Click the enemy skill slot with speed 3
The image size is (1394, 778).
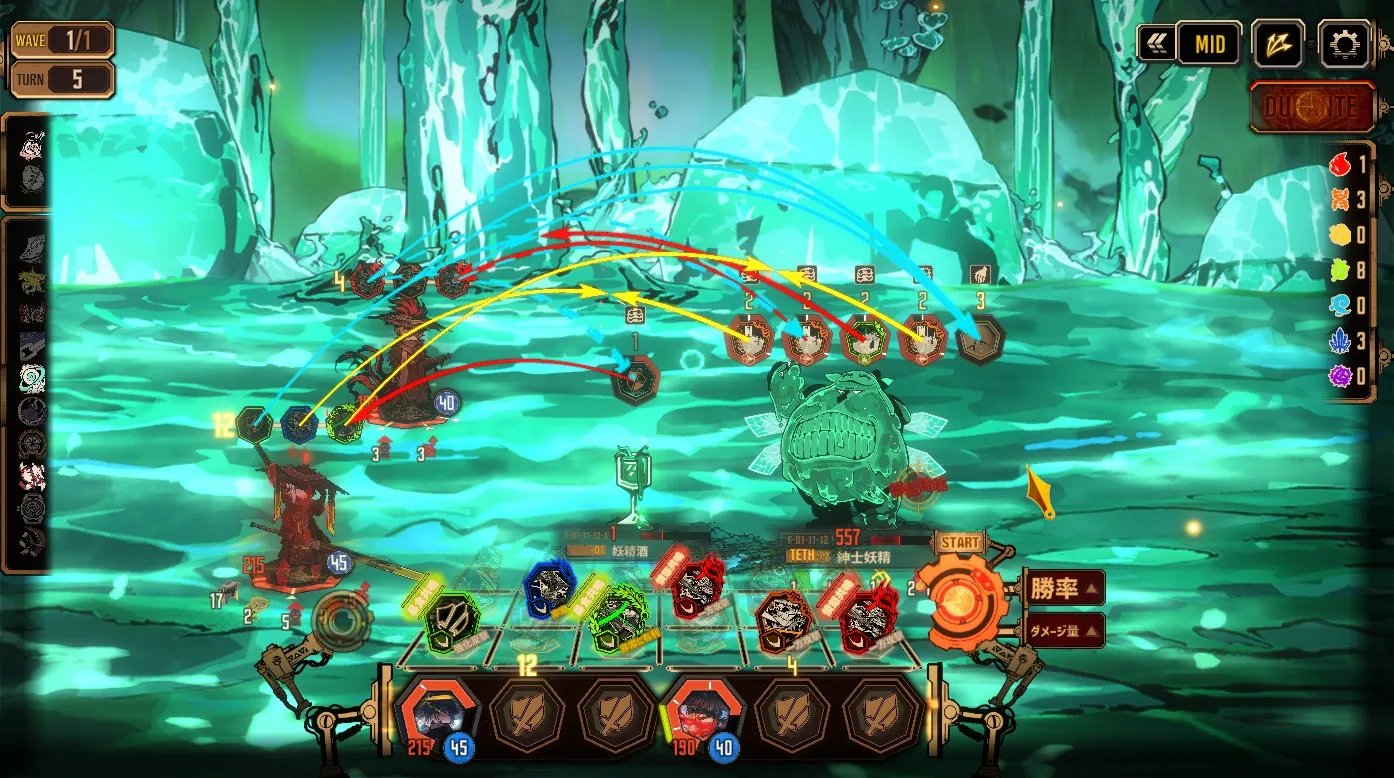[x=980, y=340]
